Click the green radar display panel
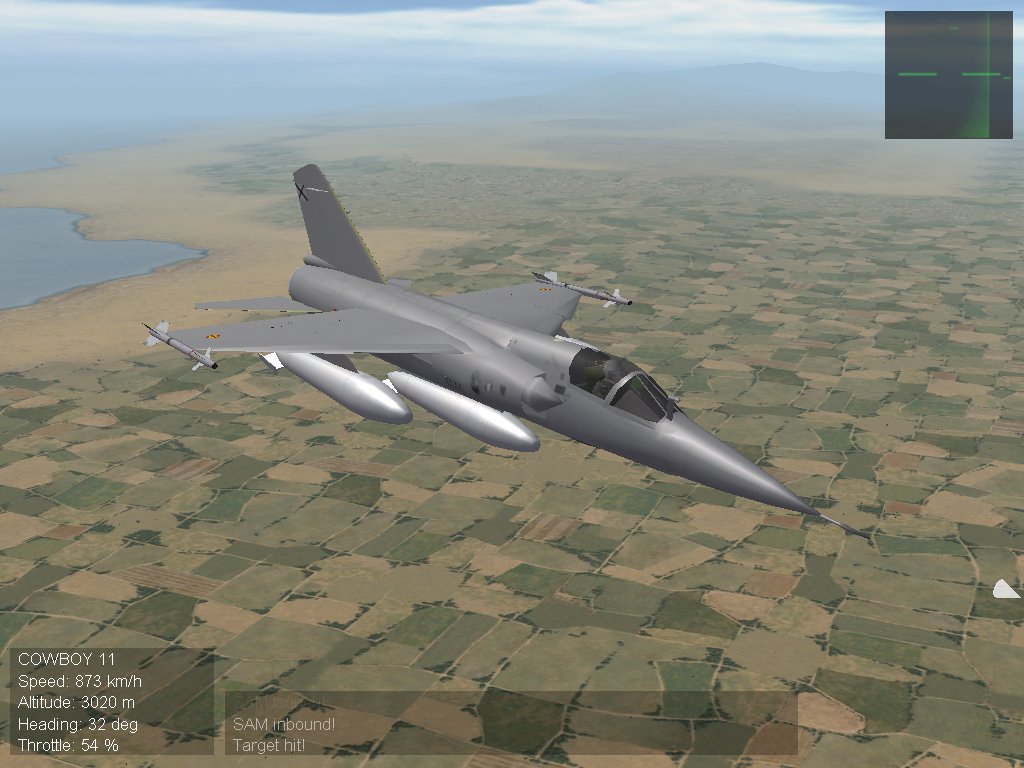The height and width of the screenshot is (768, 1024). point(948,75)
